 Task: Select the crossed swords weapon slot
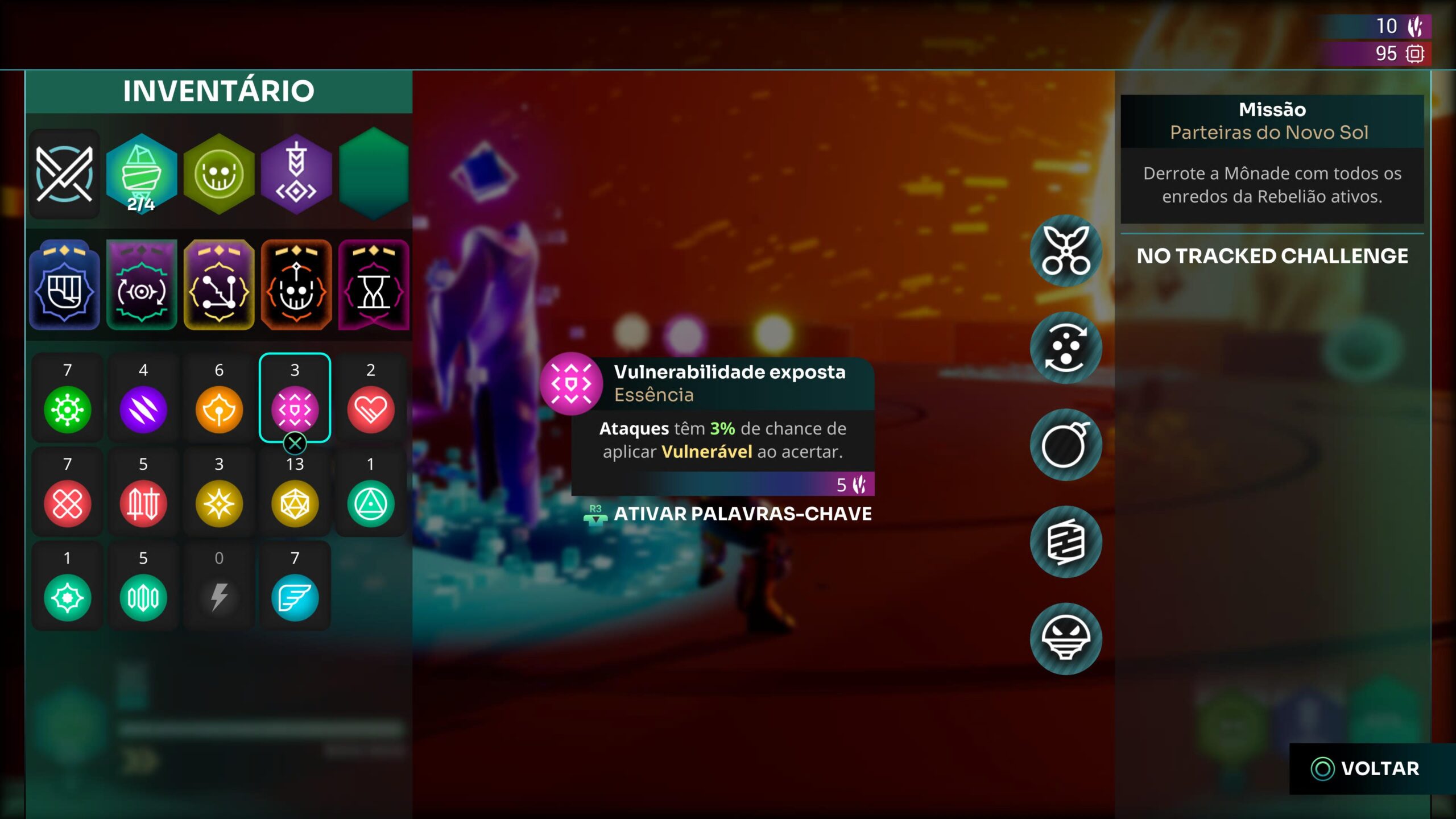(x=64, y=174)
